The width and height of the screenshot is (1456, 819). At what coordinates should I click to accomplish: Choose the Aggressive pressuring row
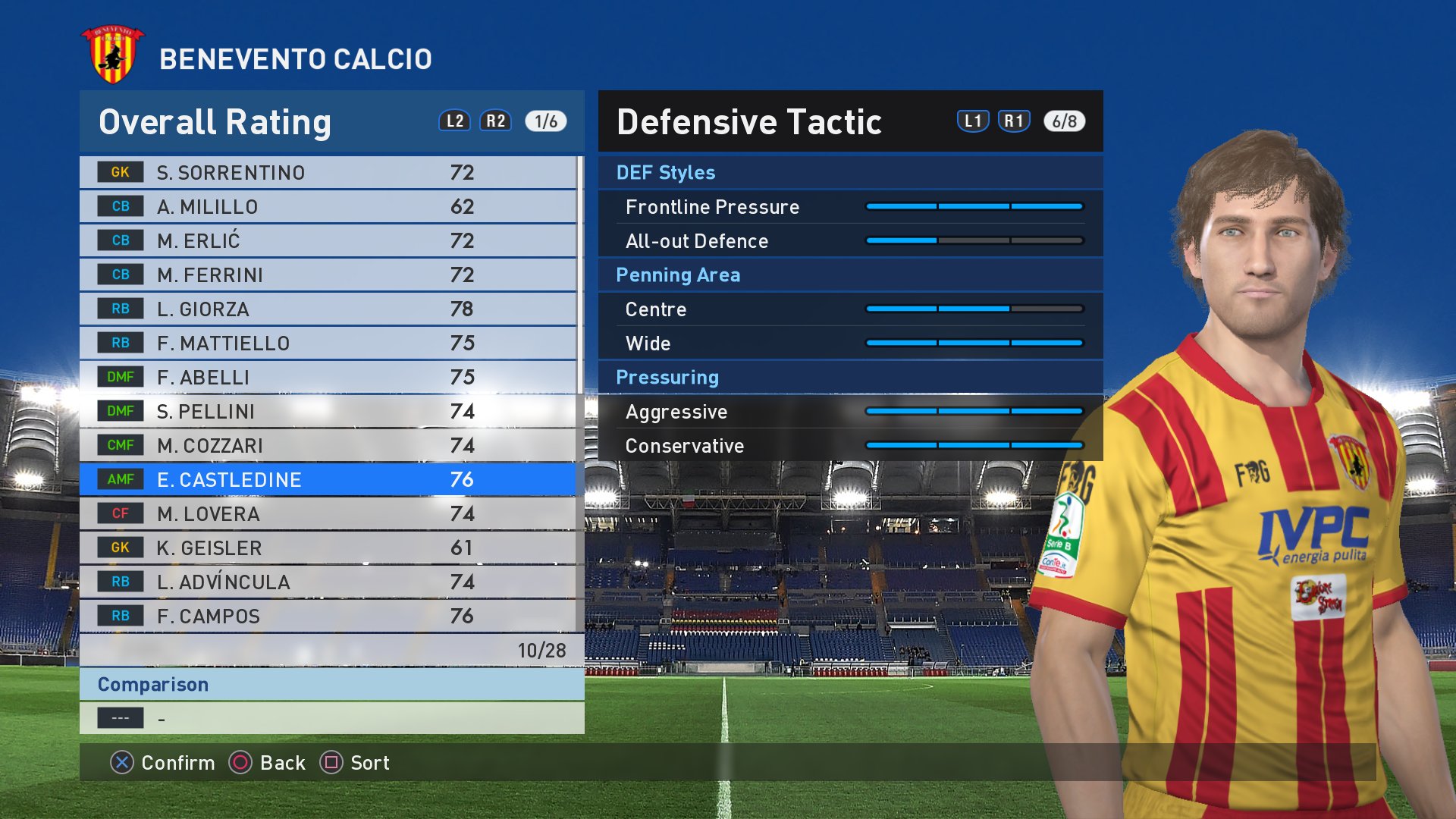point(849,412)
